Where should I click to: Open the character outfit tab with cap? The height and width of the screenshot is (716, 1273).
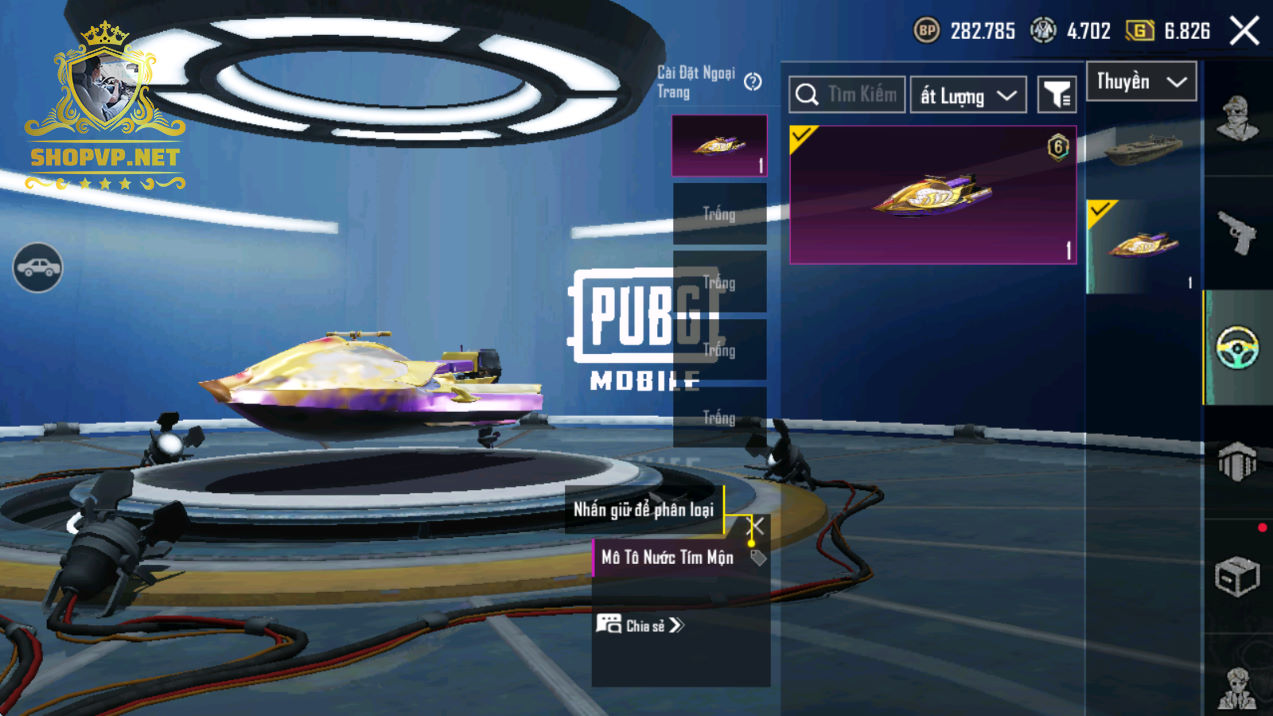1238,119
